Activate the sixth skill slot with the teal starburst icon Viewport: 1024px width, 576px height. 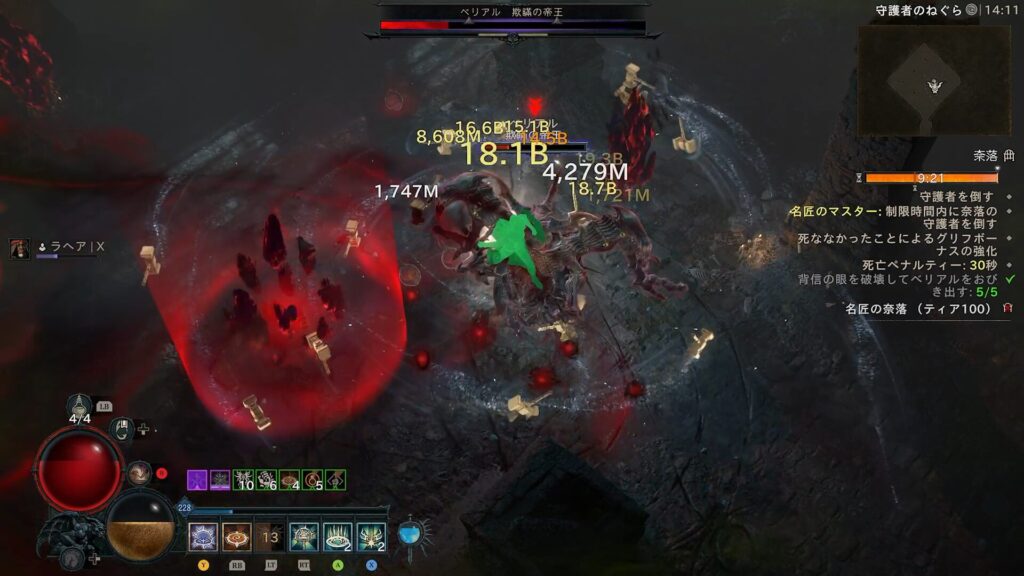tap(371, 537)
